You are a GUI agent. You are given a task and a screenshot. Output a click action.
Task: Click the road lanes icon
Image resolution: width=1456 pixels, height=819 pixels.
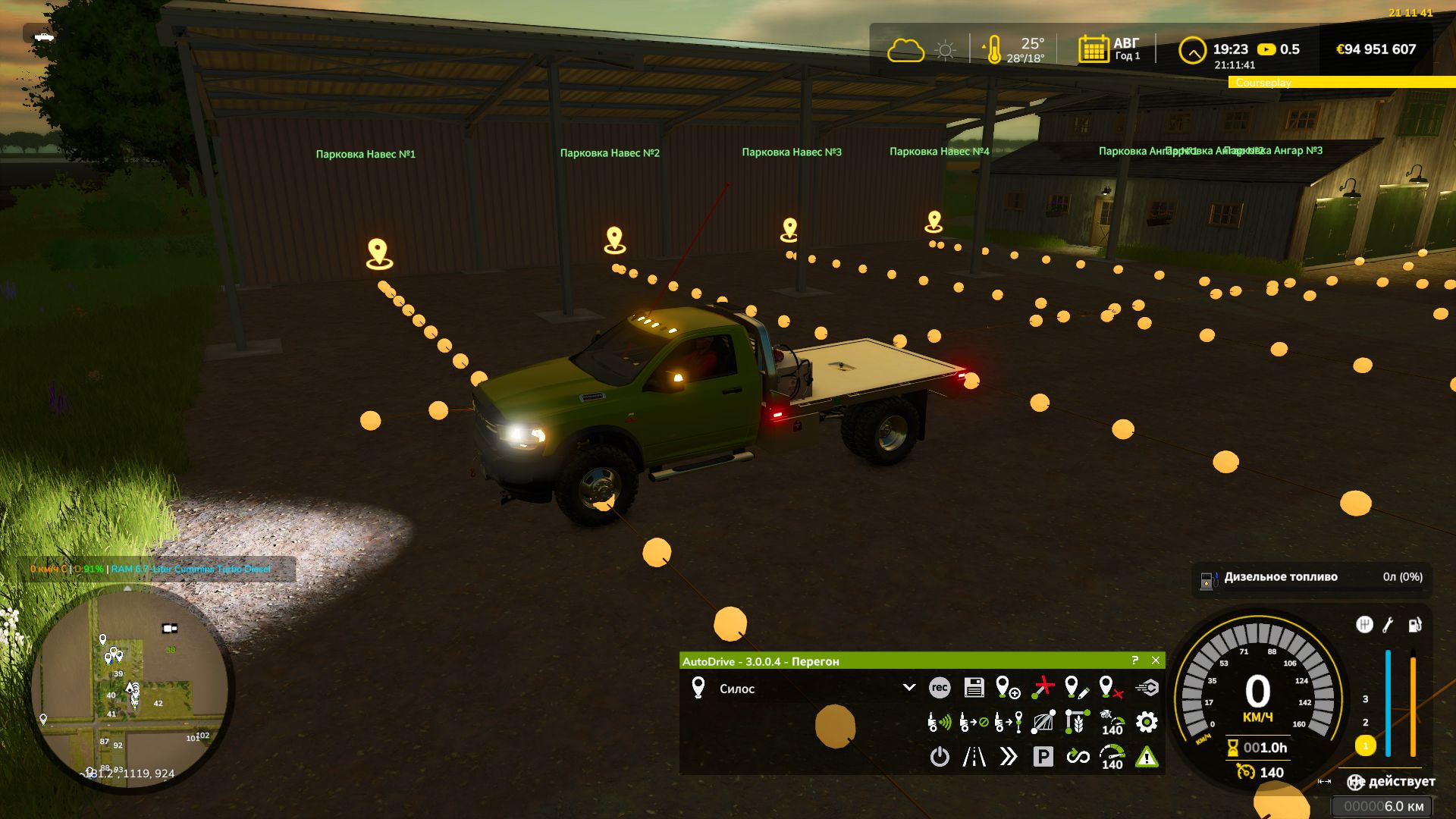(x=974, y=757)
